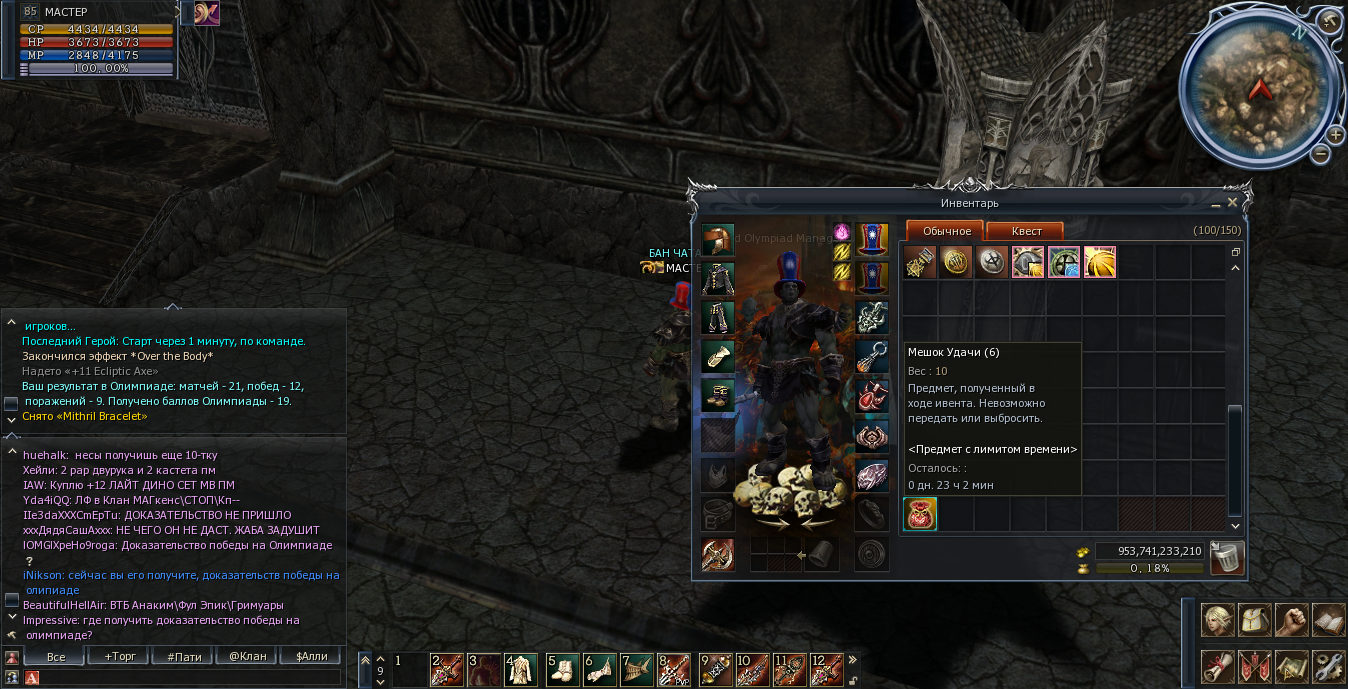Click the chat text input field
Screen dimensions: 1348x689
tap(190, 678)
